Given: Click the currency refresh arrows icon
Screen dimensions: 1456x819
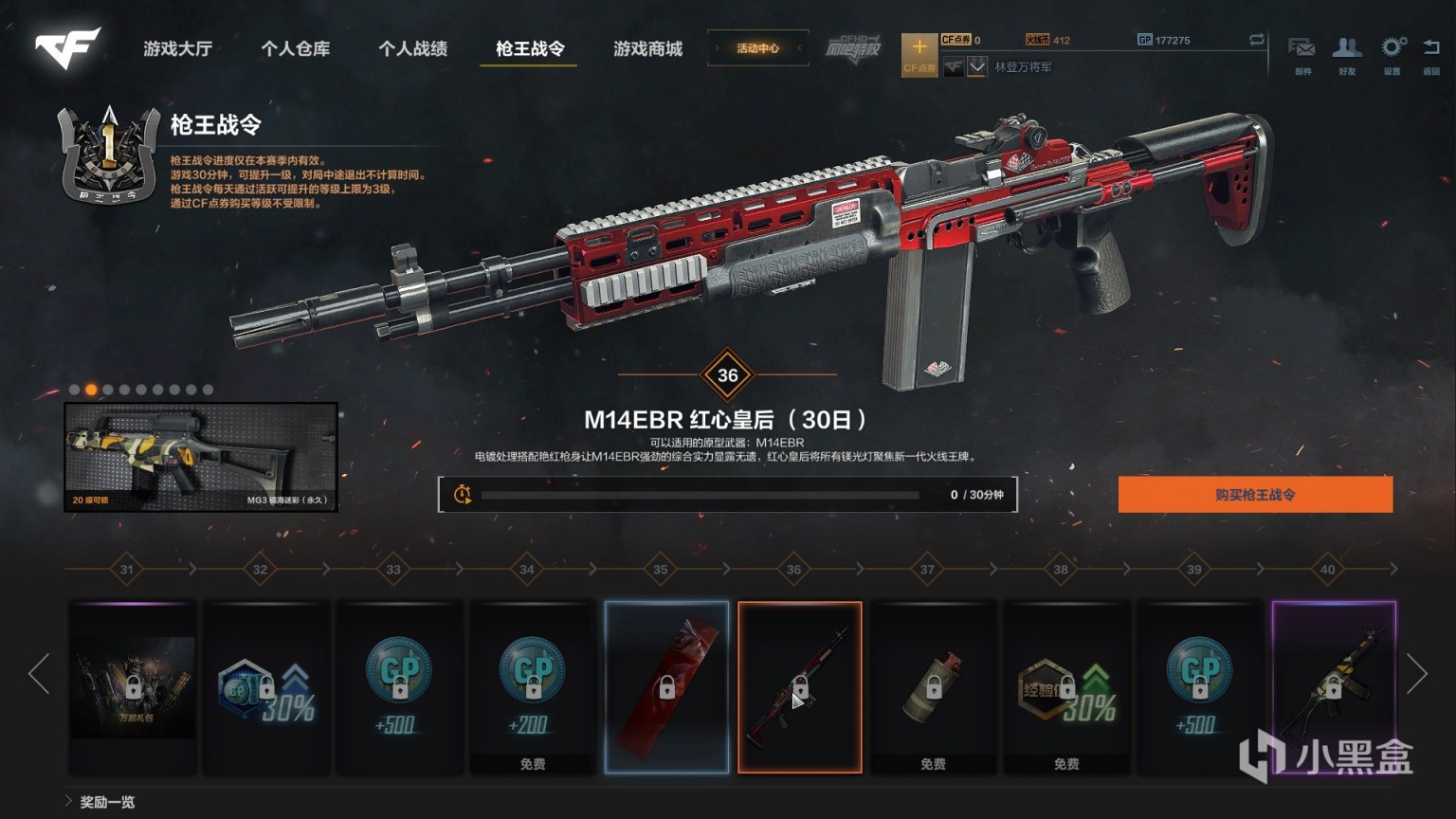Looking at the screenshot, I should pyautogui.click(x=1257, y=40).
